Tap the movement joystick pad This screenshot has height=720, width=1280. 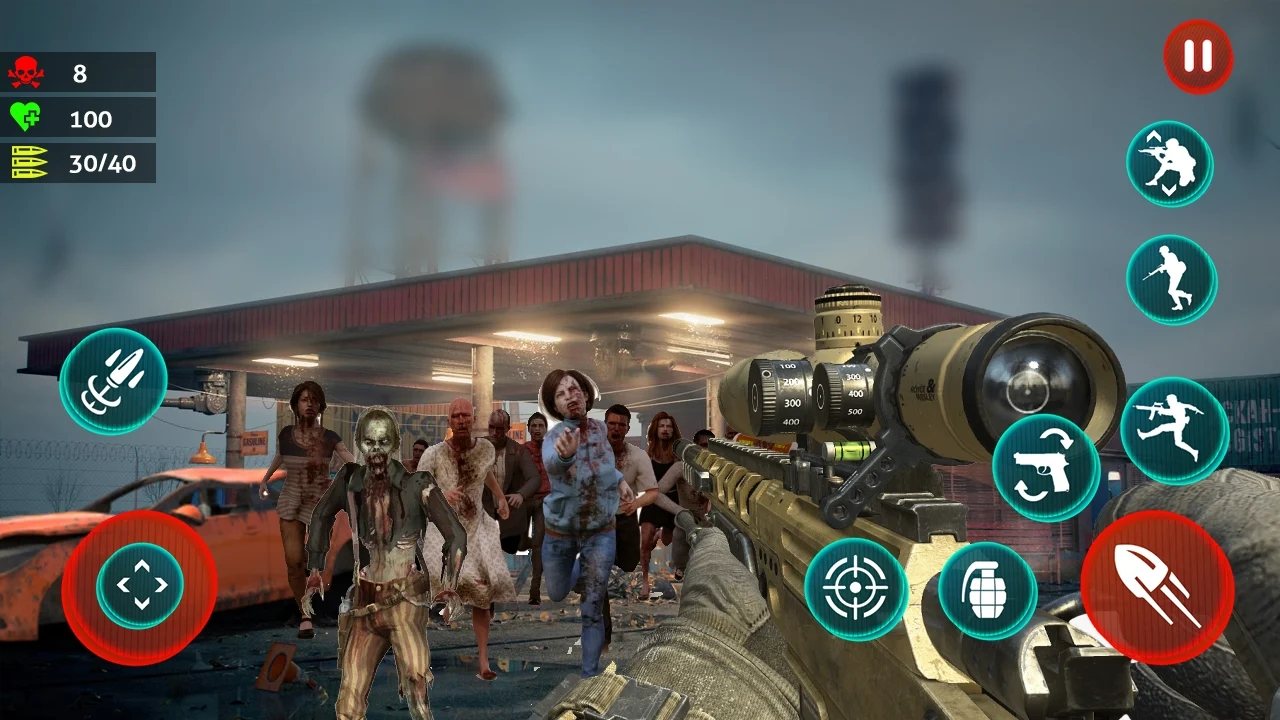coord(140,586)
